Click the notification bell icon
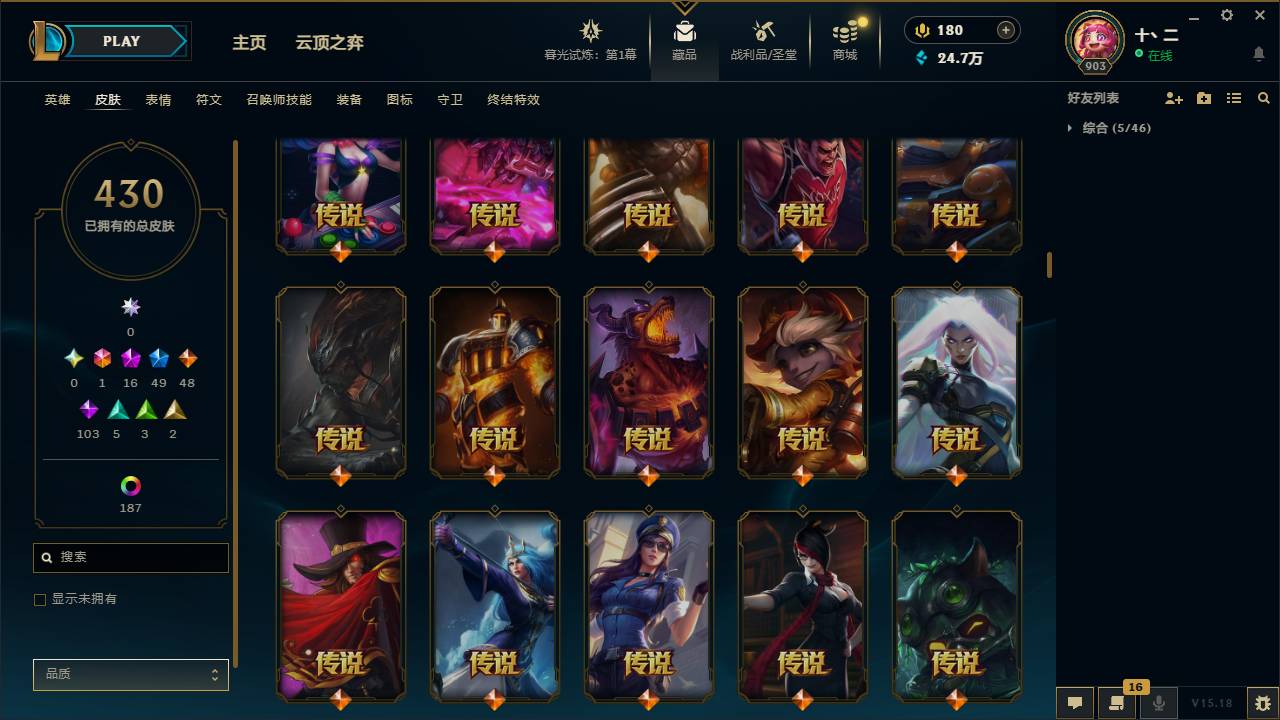This screenshot has width=1280, height=720. tap(1258, 54)
